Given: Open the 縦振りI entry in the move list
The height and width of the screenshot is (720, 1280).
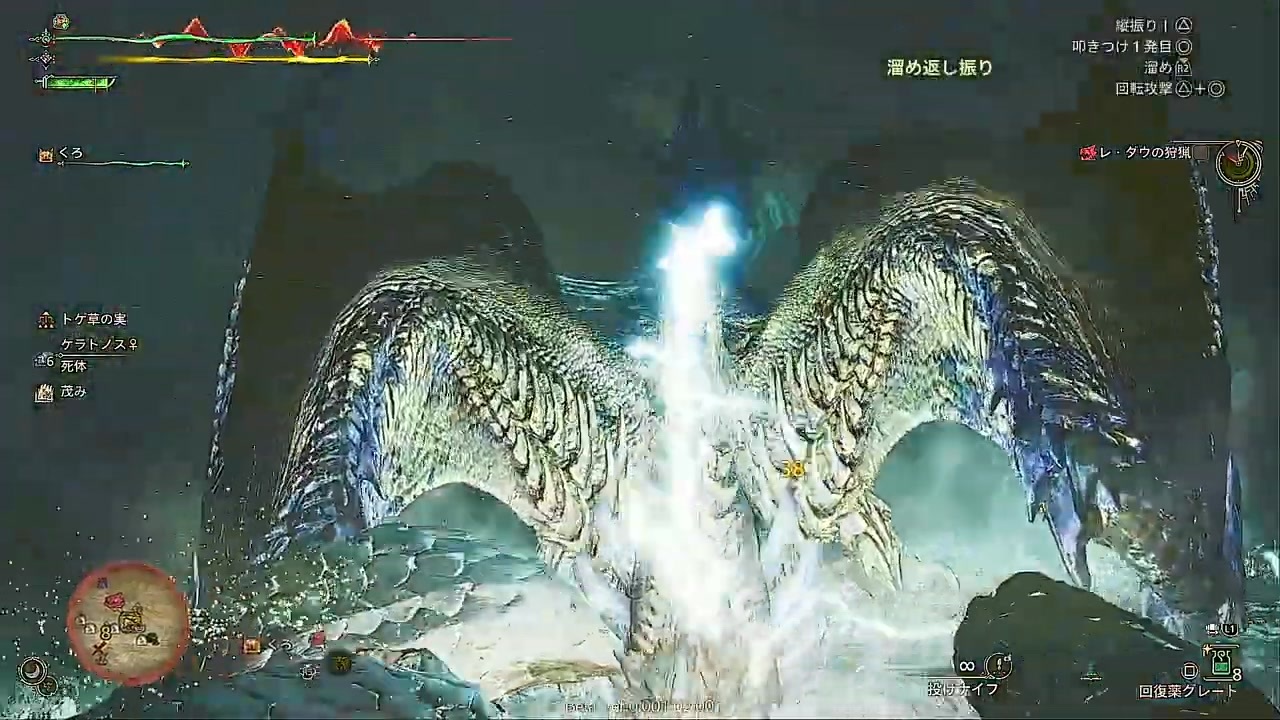Looking at the screenshot, I should coord(1150,24).
